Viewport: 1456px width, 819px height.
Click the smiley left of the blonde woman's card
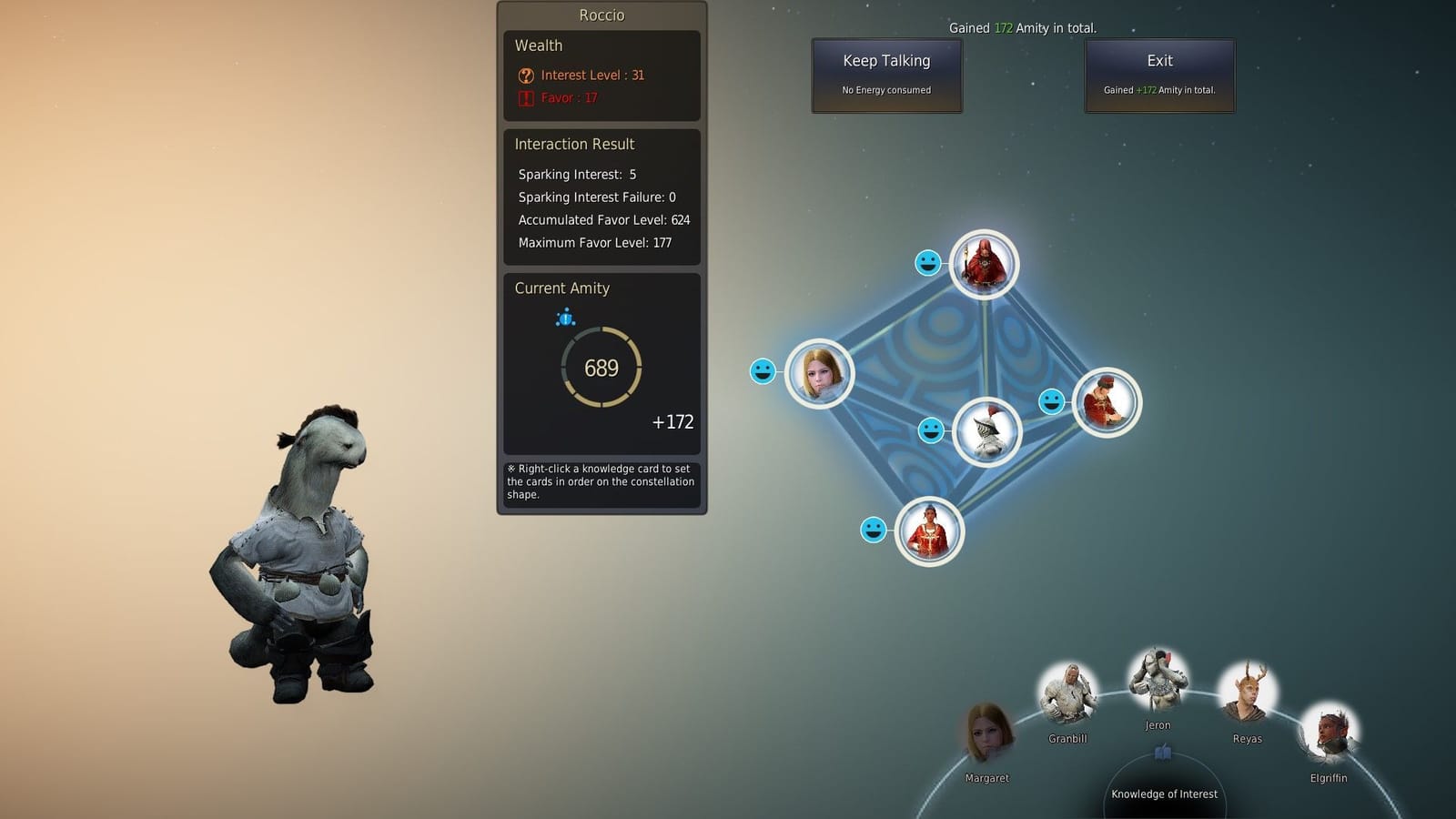click(x=763, y=370)
